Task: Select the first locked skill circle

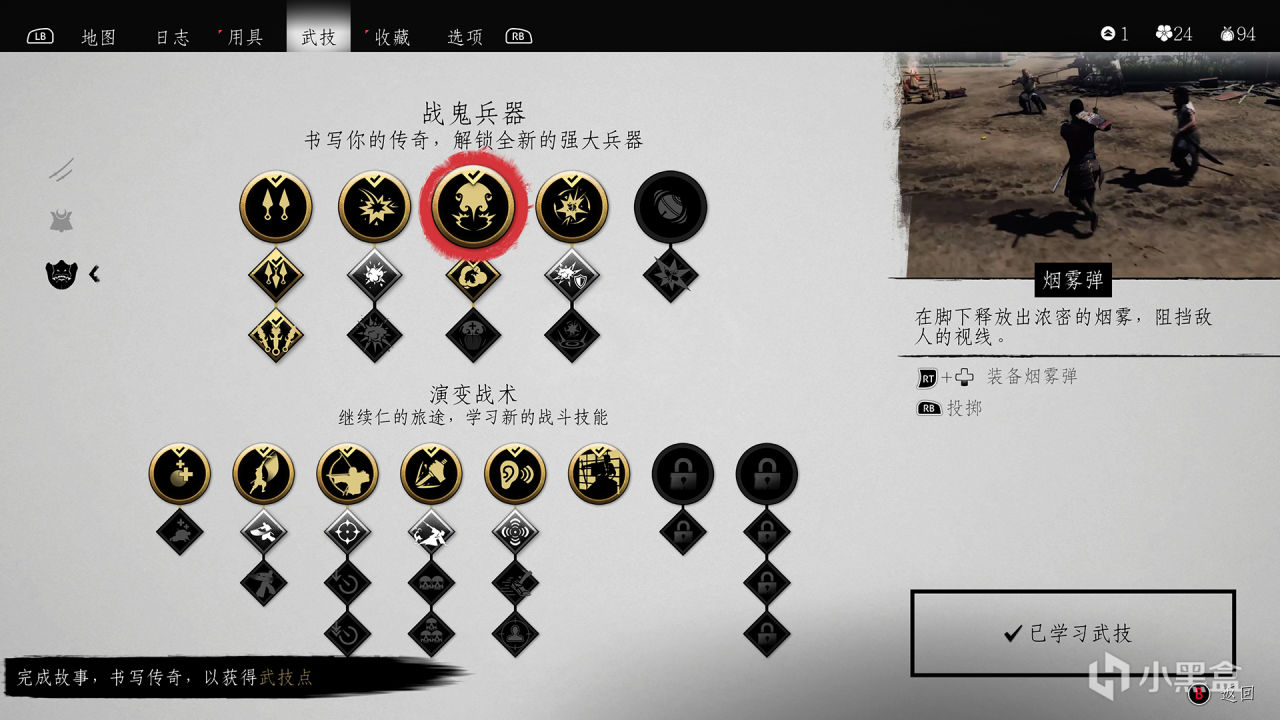Action: coord(683,473)
